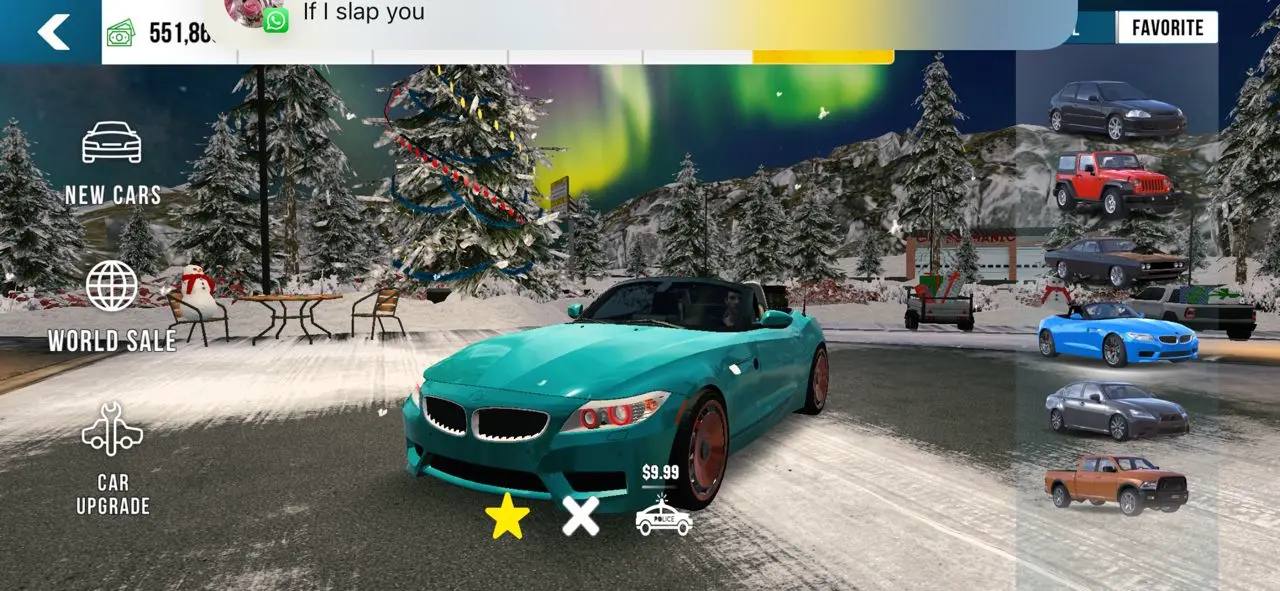Tap the green cash balance icon

pos(121,33)
